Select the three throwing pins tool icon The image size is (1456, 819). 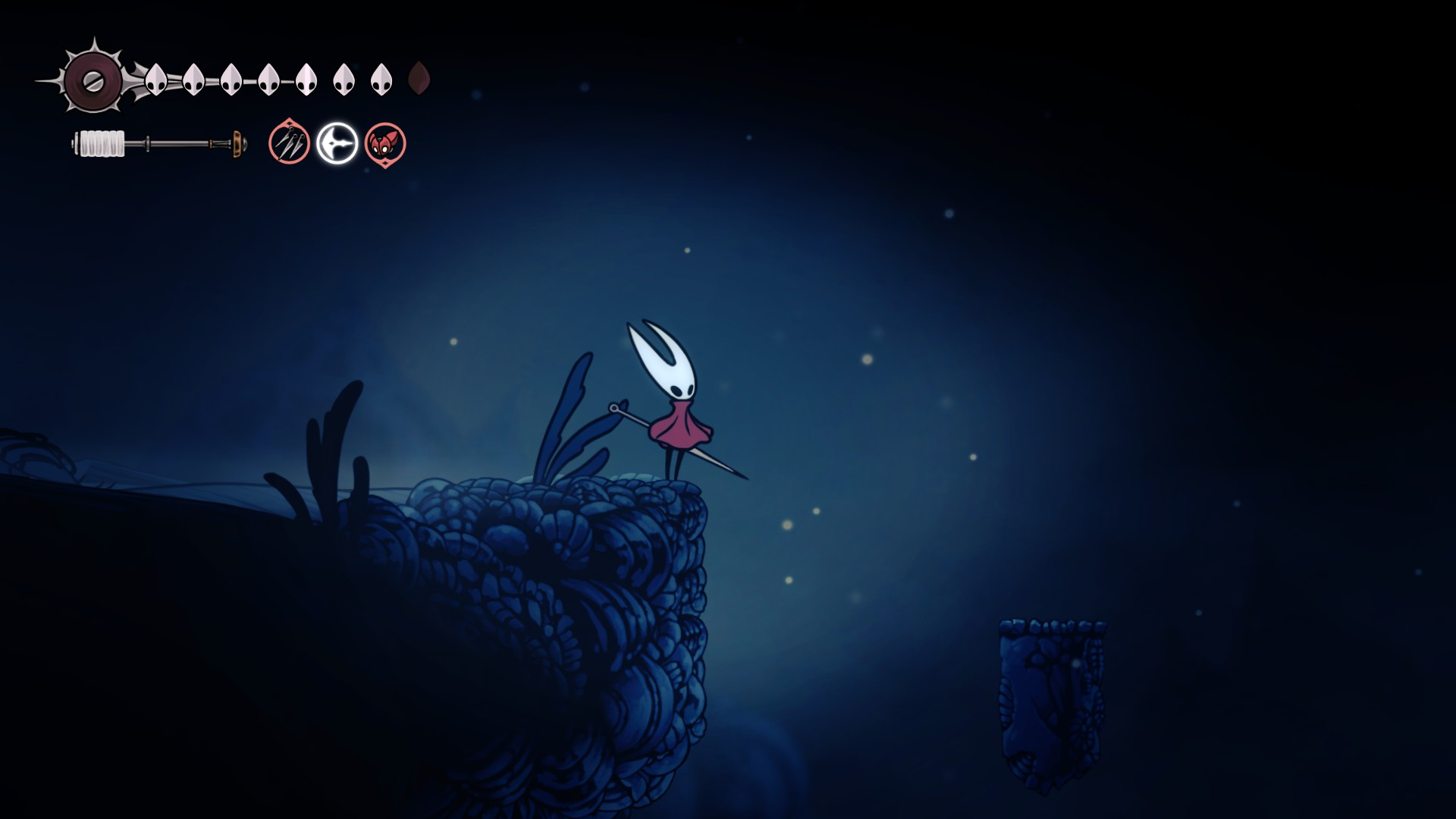[289, 143]
